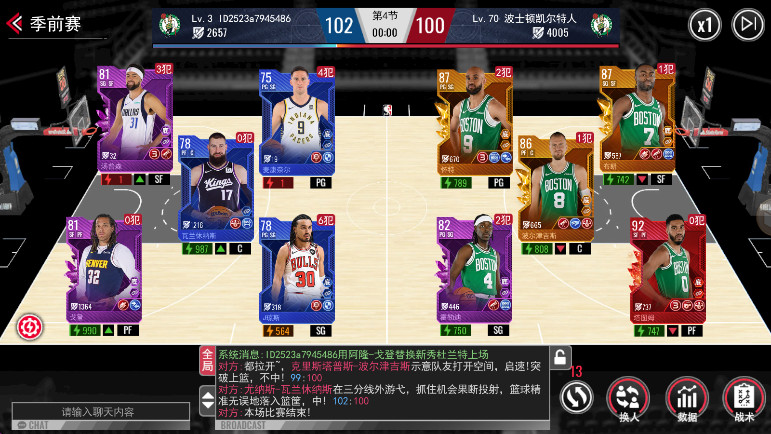The height and width of the screenshot is (434, 771).
Task: Skip the match with the fast-forward button
Action: (747, 24)
